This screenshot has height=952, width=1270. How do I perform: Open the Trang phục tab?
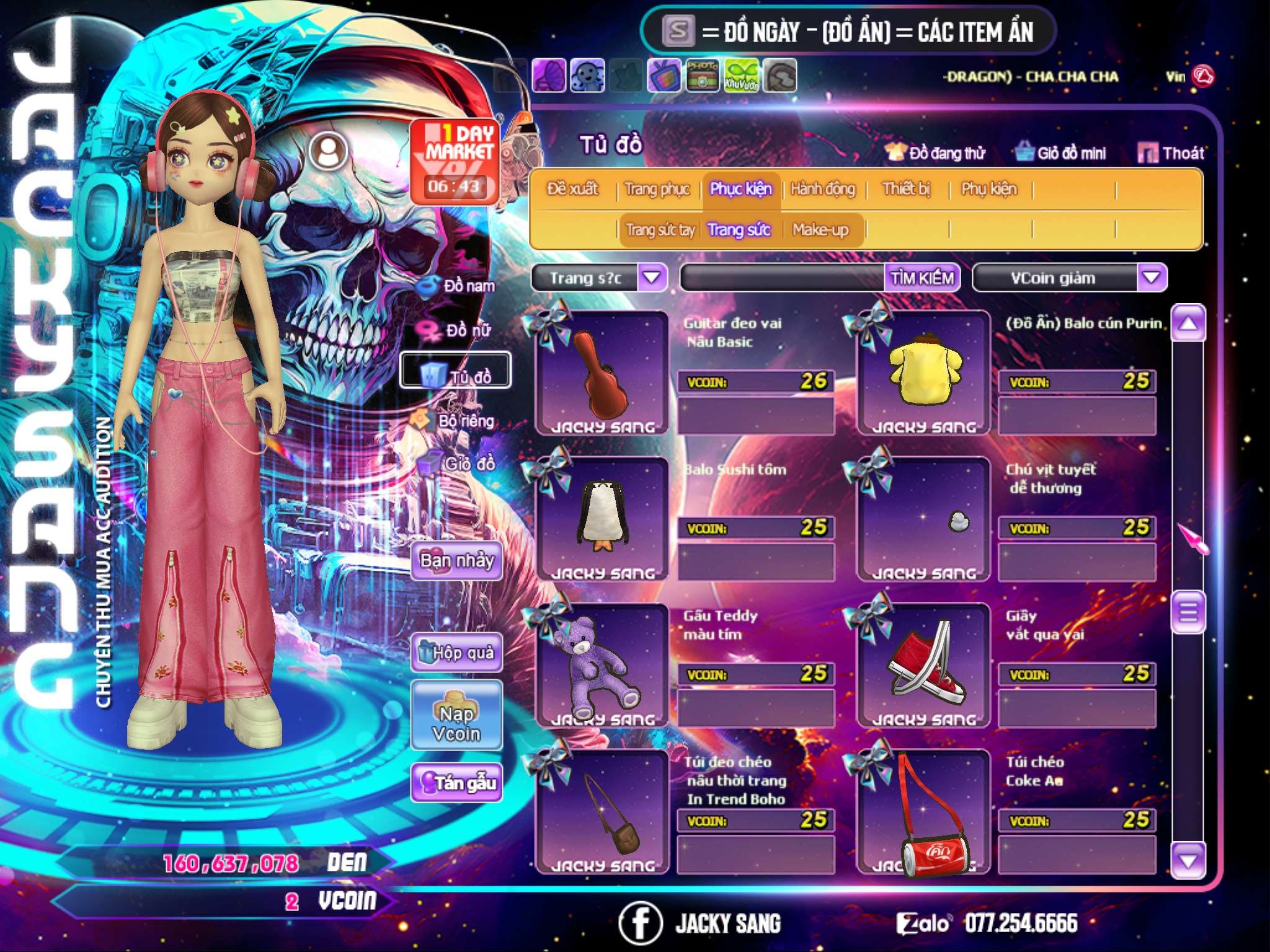pyautogui.click(x=657, y=189)
